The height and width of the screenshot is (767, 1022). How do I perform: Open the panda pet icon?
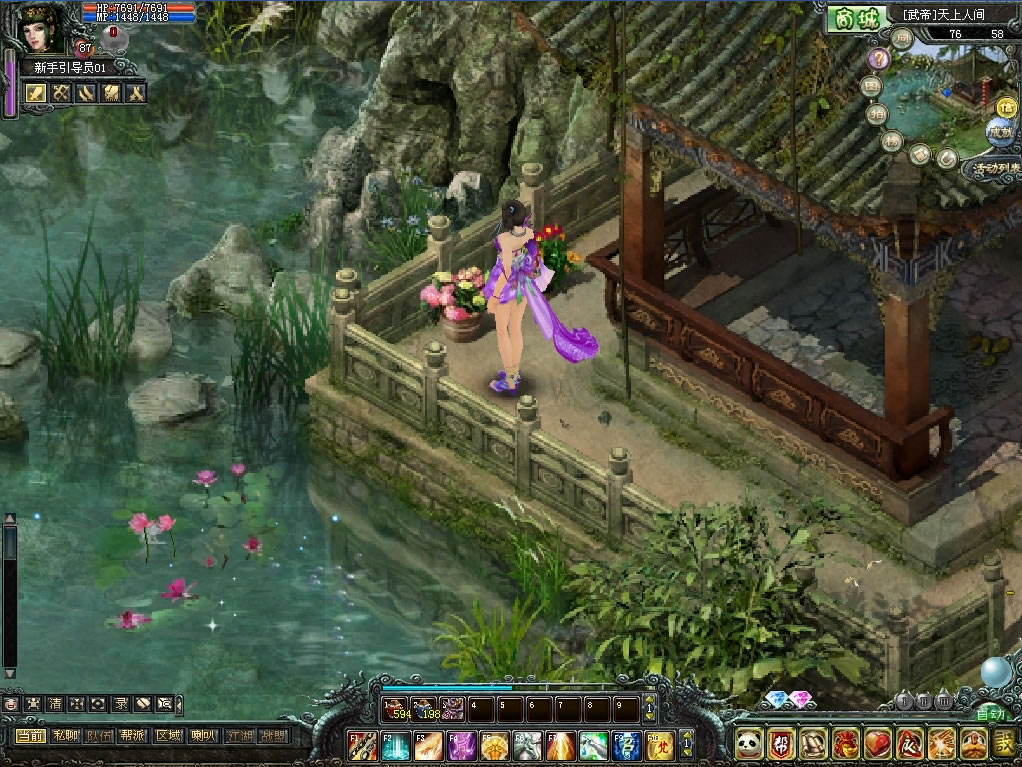point(749,743)
